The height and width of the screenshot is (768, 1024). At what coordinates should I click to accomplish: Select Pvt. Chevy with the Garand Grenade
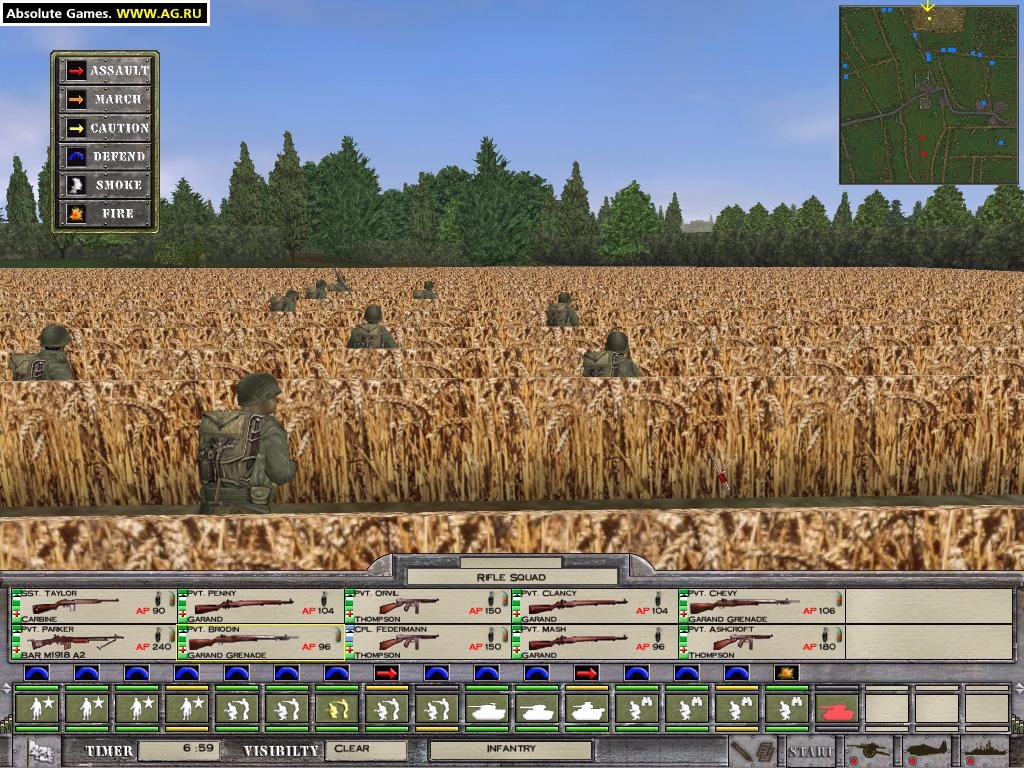point(762,606)
